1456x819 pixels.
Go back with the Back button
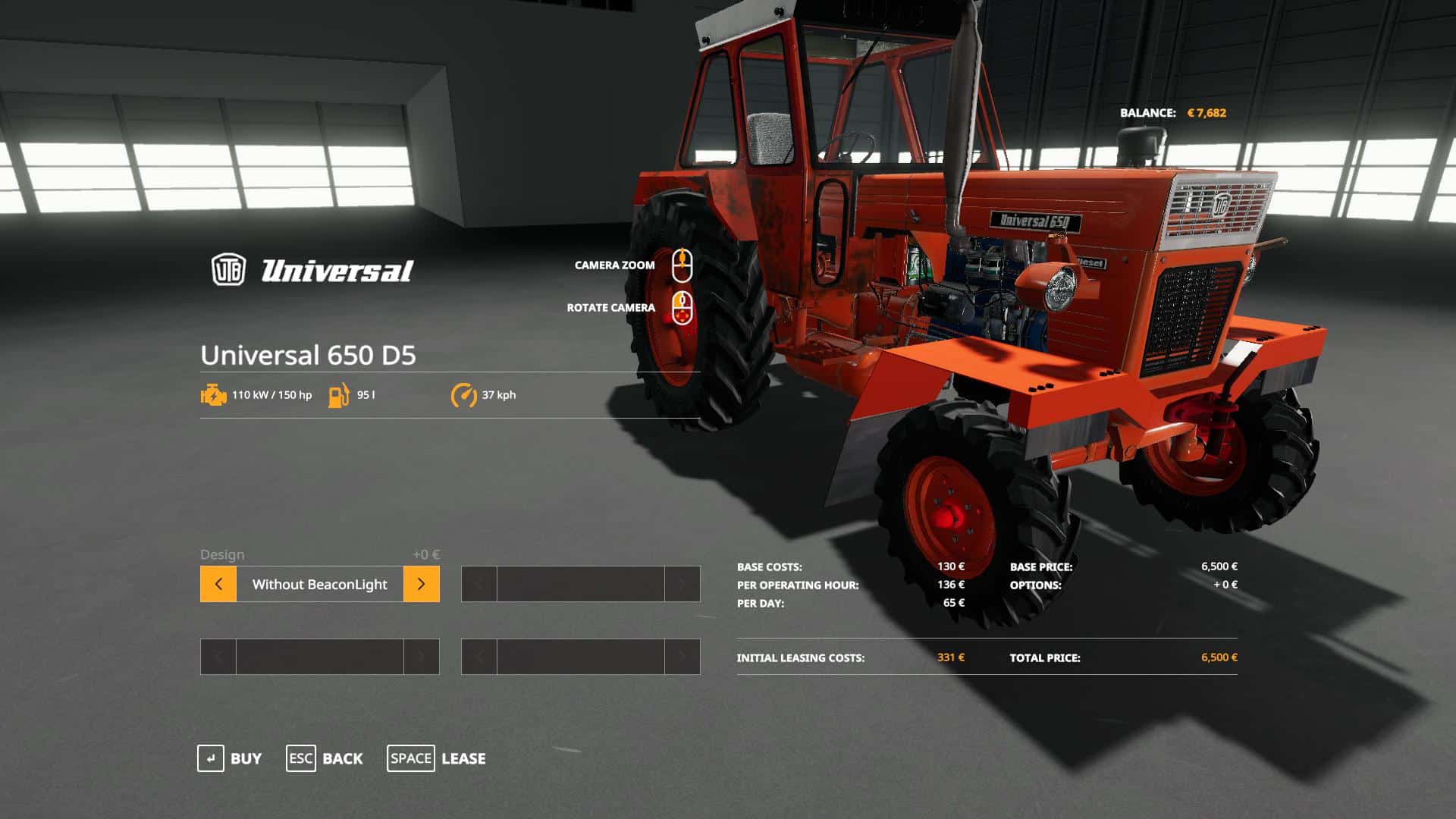click(x=325, y=758)
